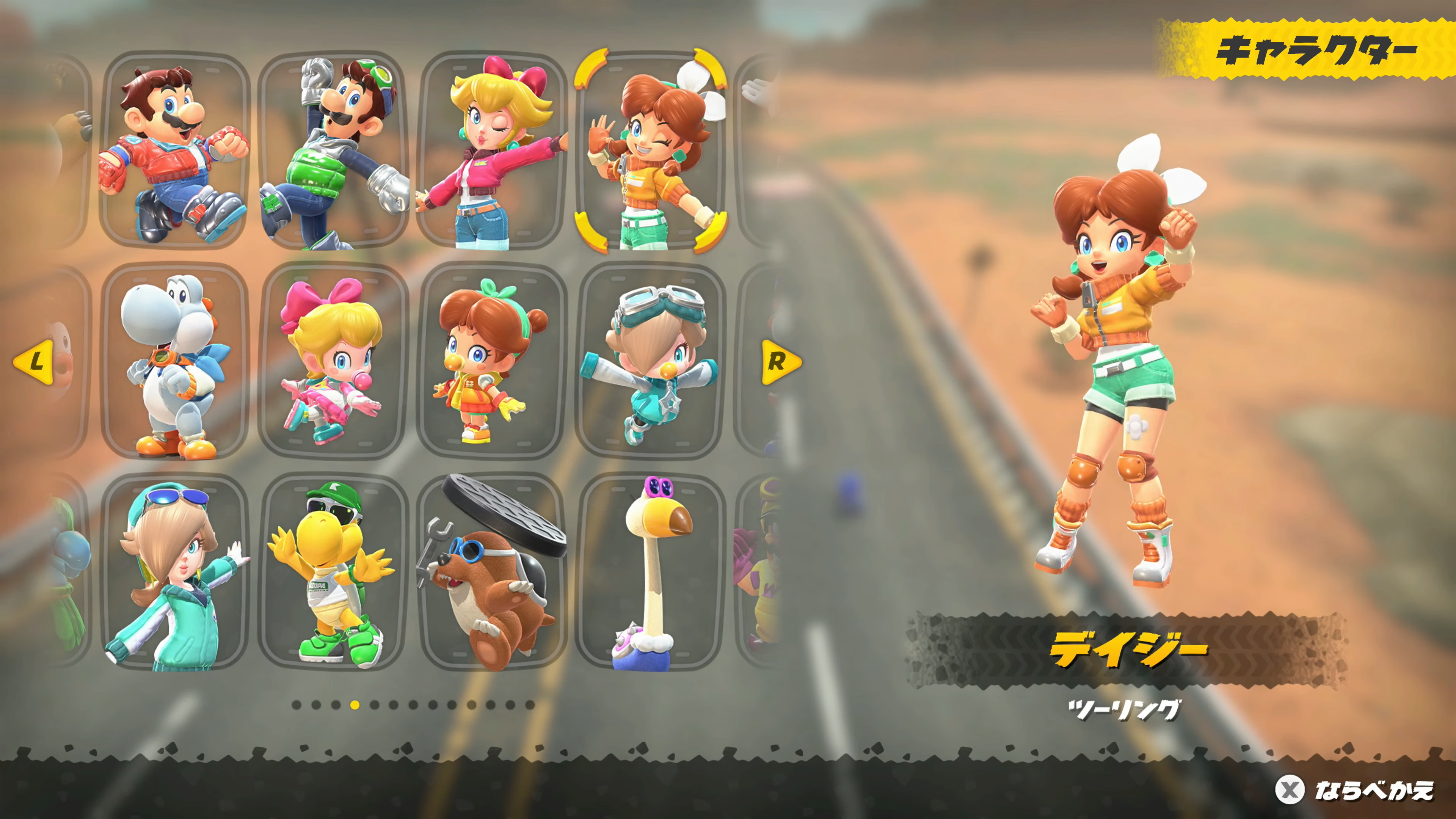Viewport: 1456px width, 819px height.
Task: Select Baby Peach with pink bow
Action: pyautogui.click(x=334, y=362)
